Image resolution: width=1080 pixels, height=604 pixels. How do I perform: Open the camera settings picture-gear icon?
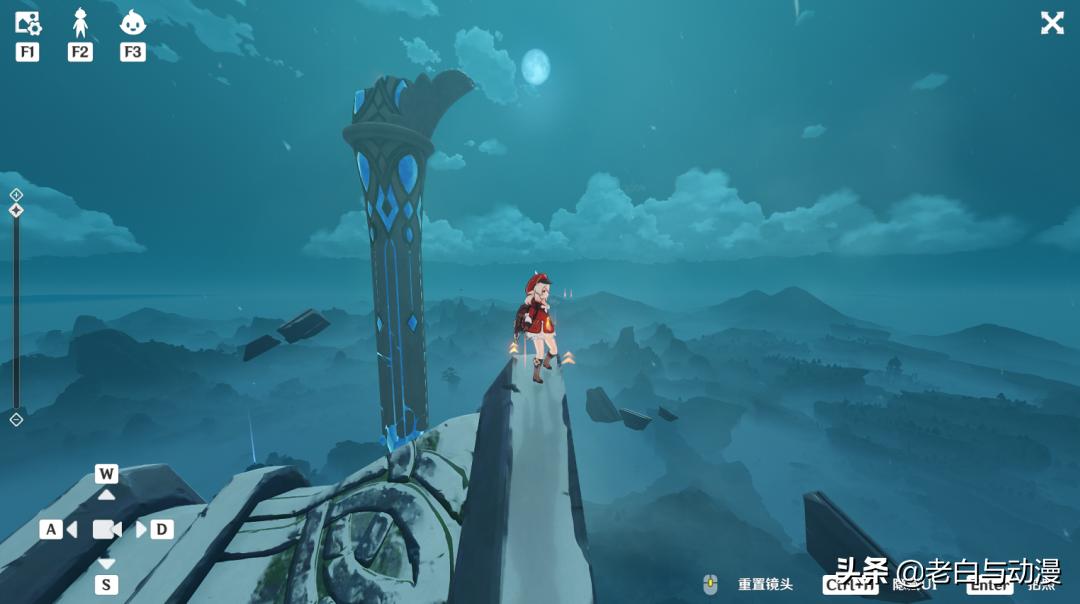27,23
